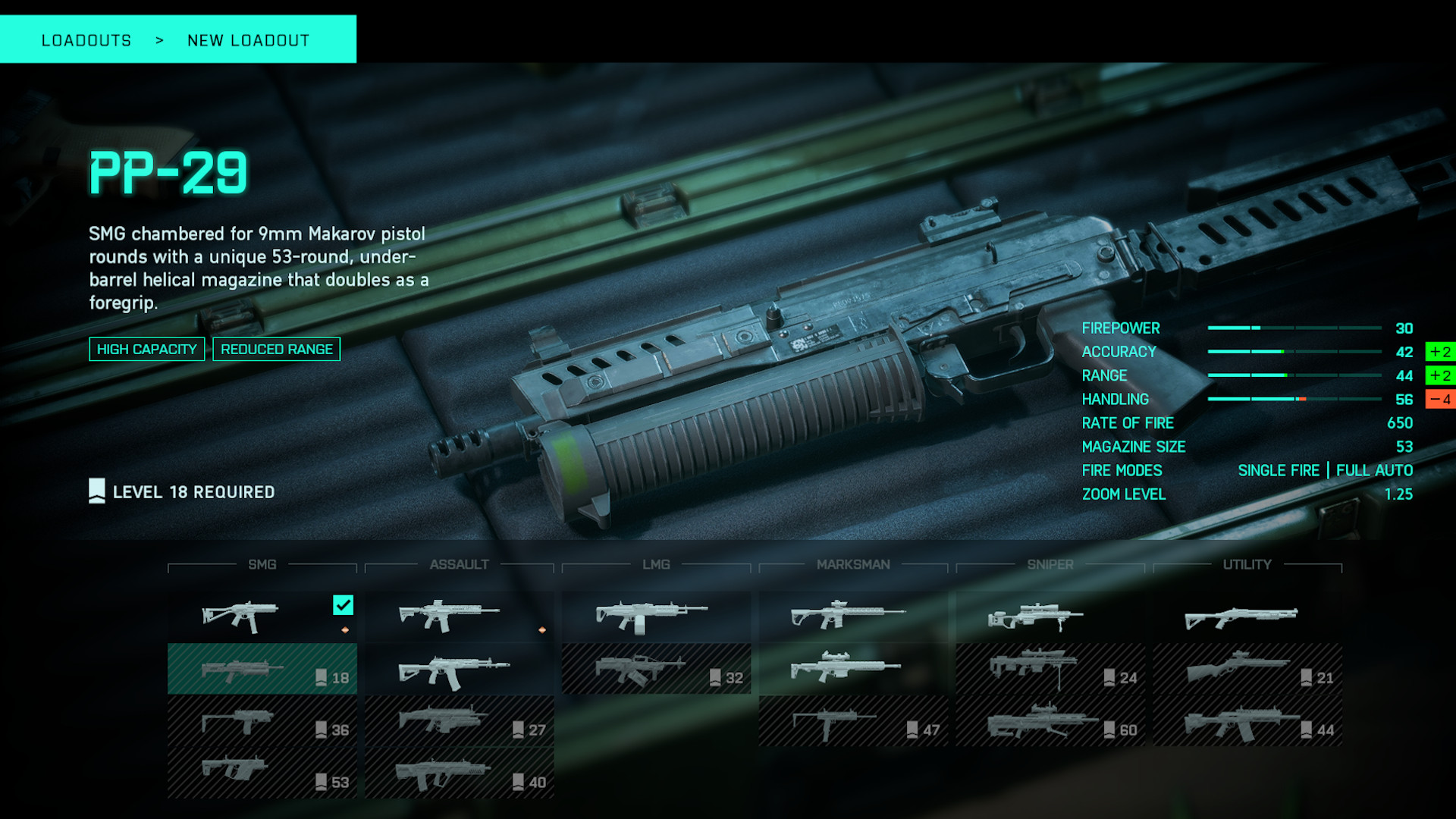
Task: Pick the assault rifle requiring level 27
Action: coord(459,721)
